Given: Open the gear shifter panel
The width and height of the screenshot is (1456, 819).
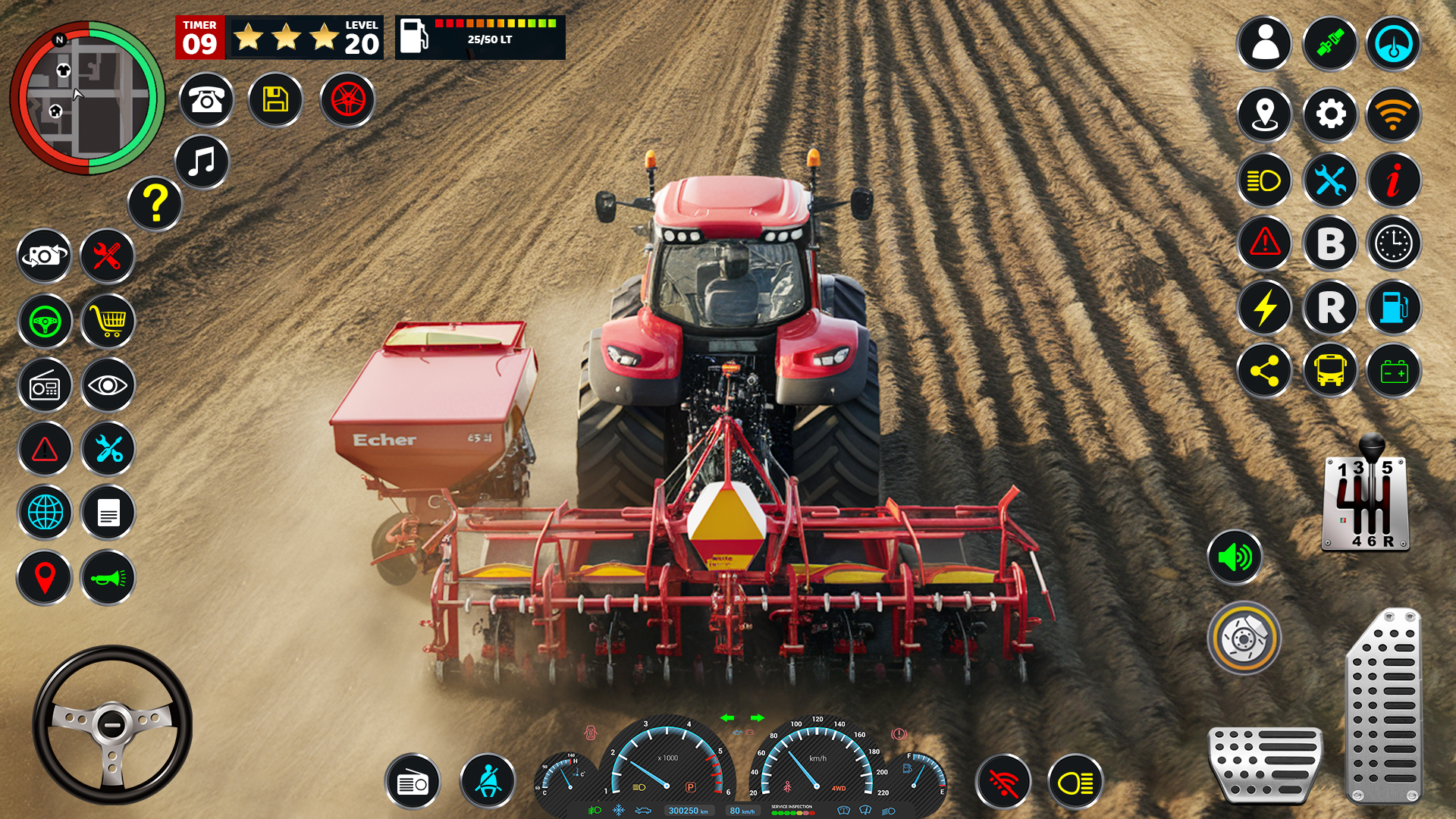Looking at the screenshot, I should click(1365, 504).
